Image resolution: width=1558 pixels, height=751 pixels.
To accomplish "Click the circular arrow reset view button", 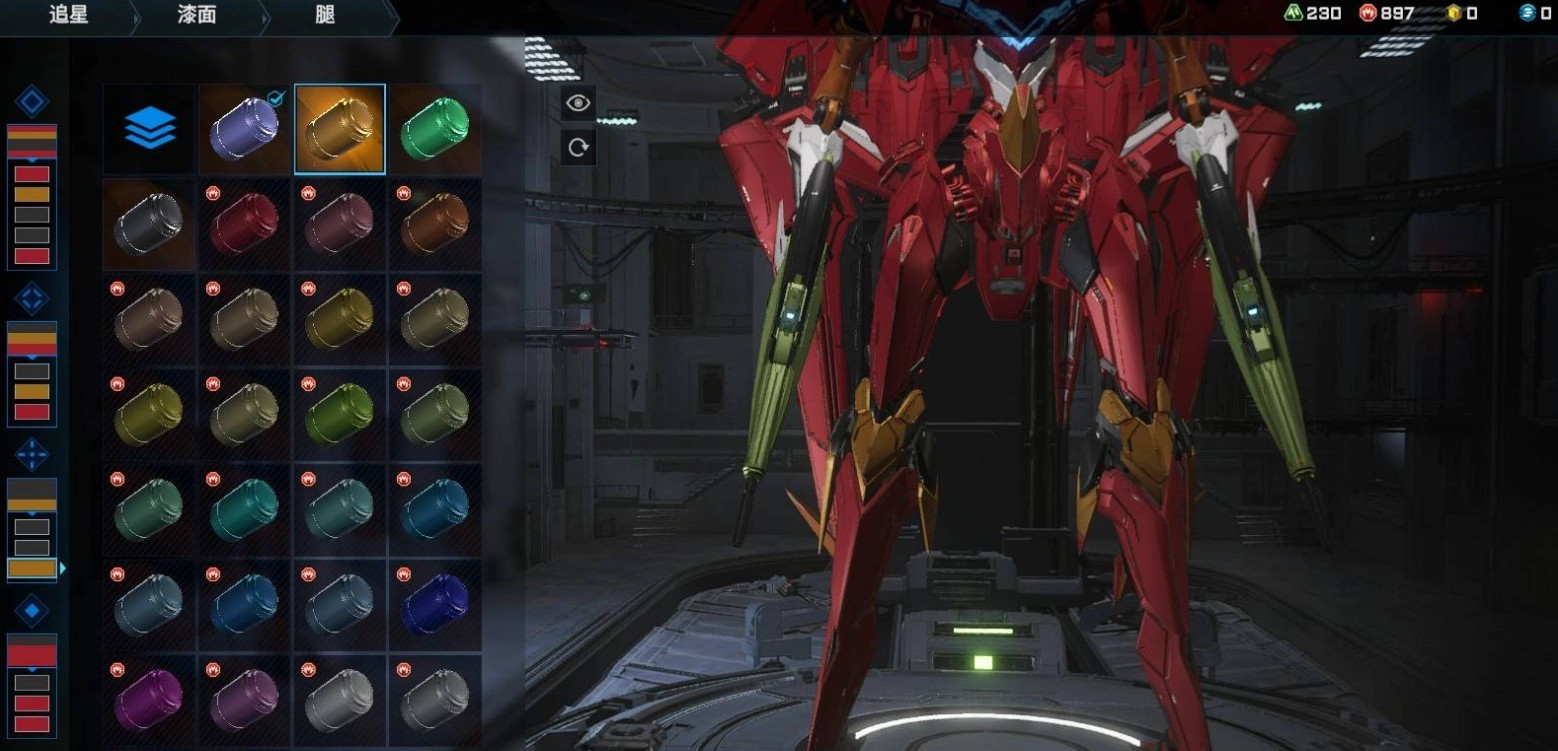I will pyautogui.click(x=578, y=147).
